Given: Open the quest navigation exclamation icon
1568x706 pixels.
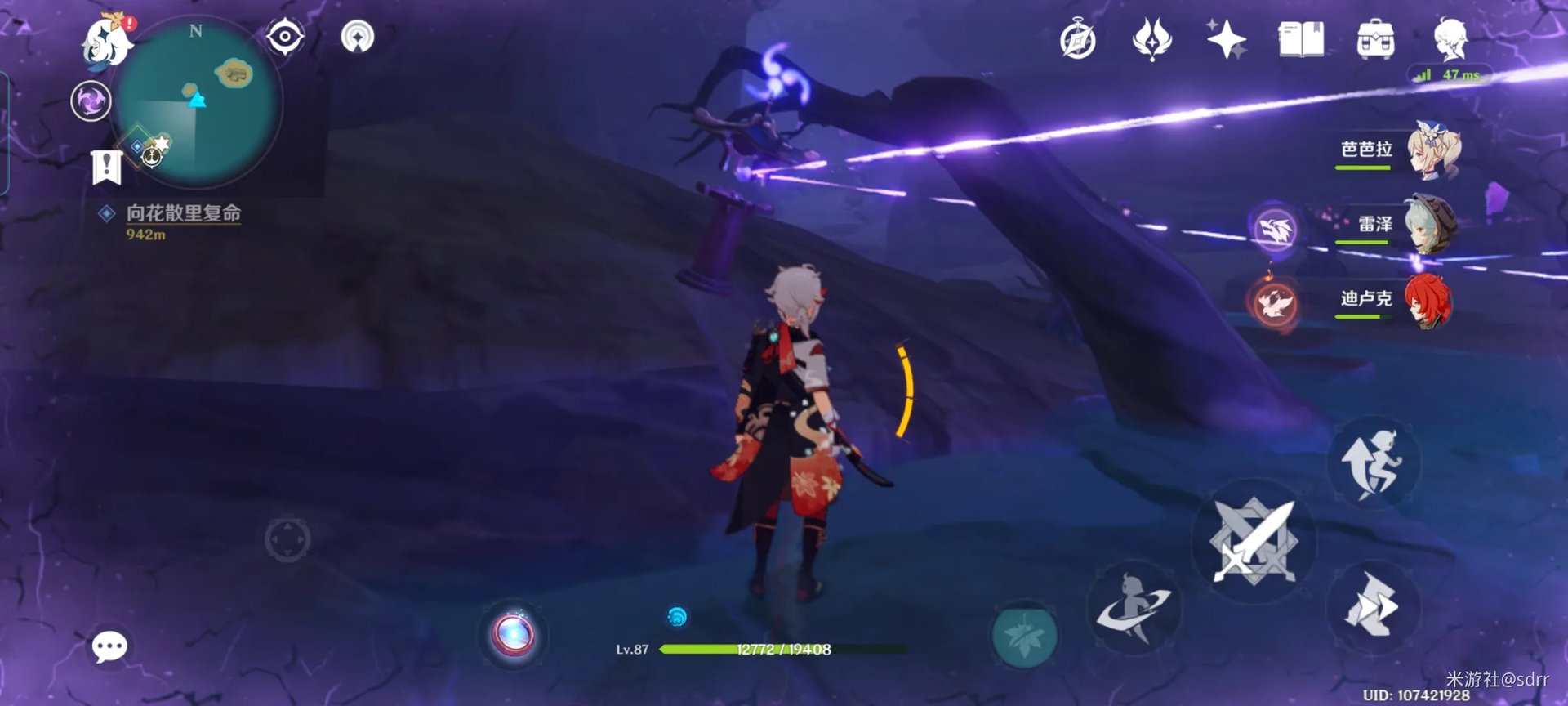Looking at the screenshot, I should (107, 167).
